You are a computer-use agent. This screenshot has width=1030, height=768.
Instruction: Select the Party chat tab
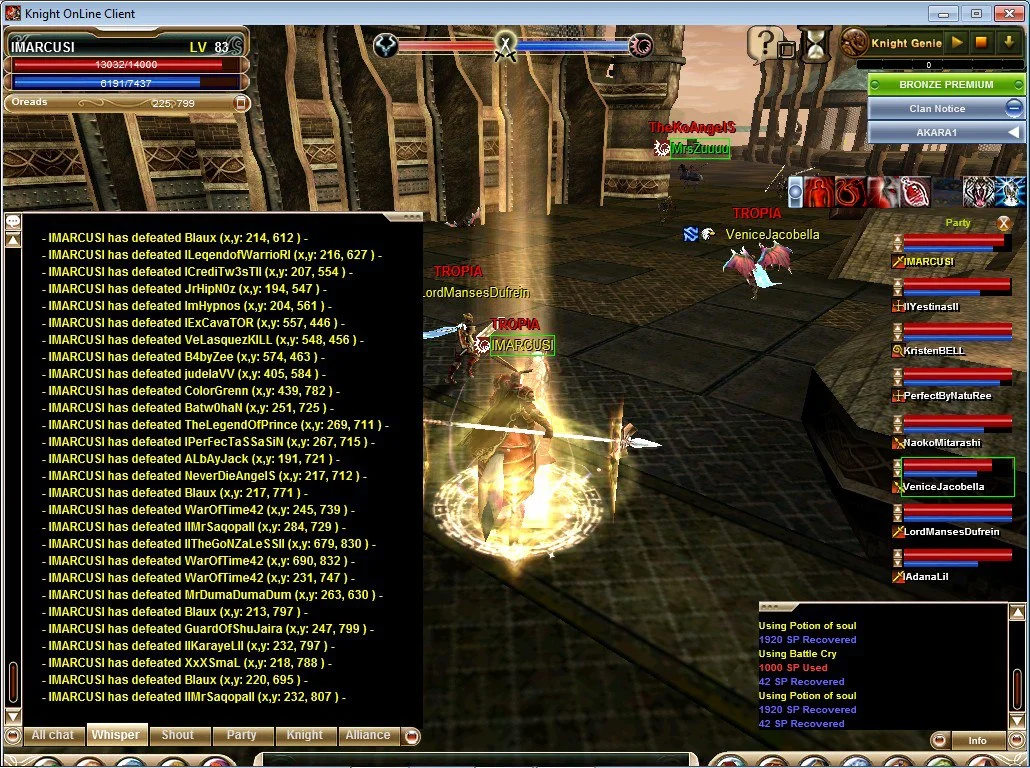coord(241,735)
